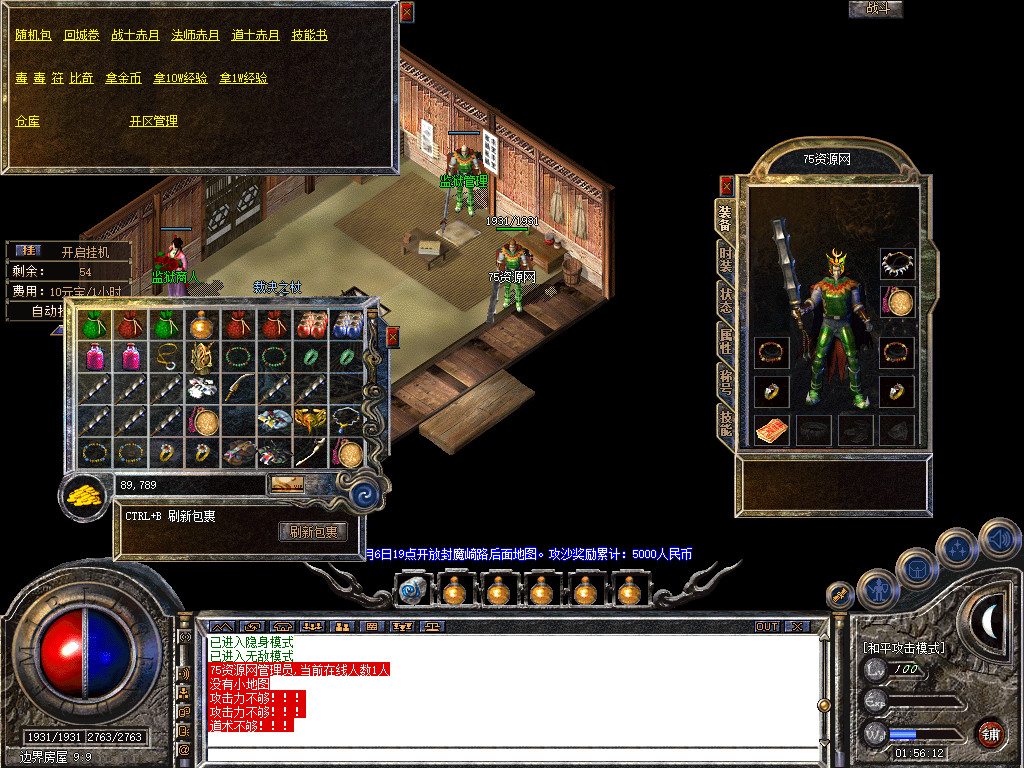Open the 仓库 warehouse link
Image resolution: width=1024 pixels, height=768 pixels.
tap(27, 121)
